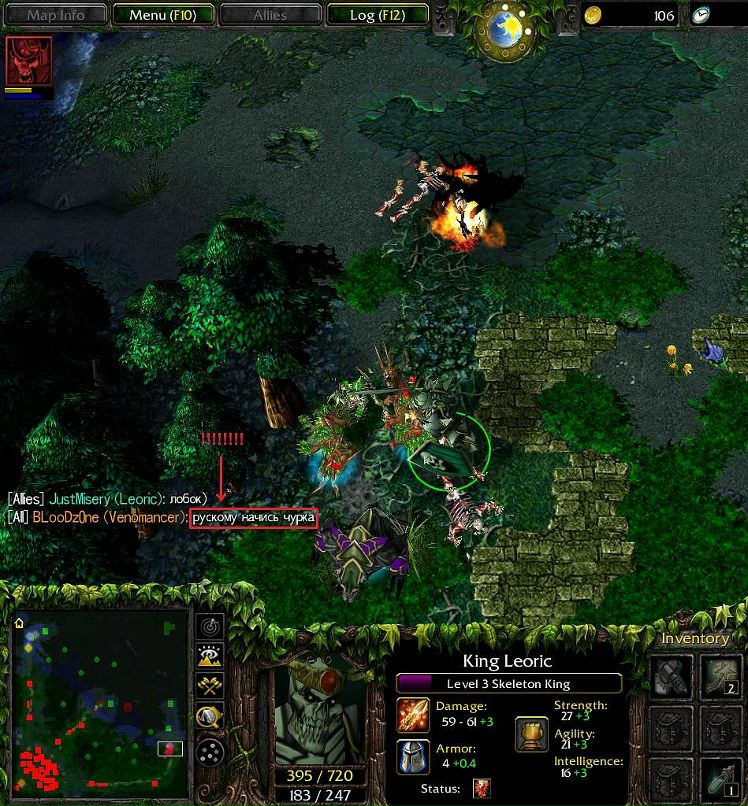Click the Allies button
Viewport: 748px width, 806px height.
(x=269, y=15)
